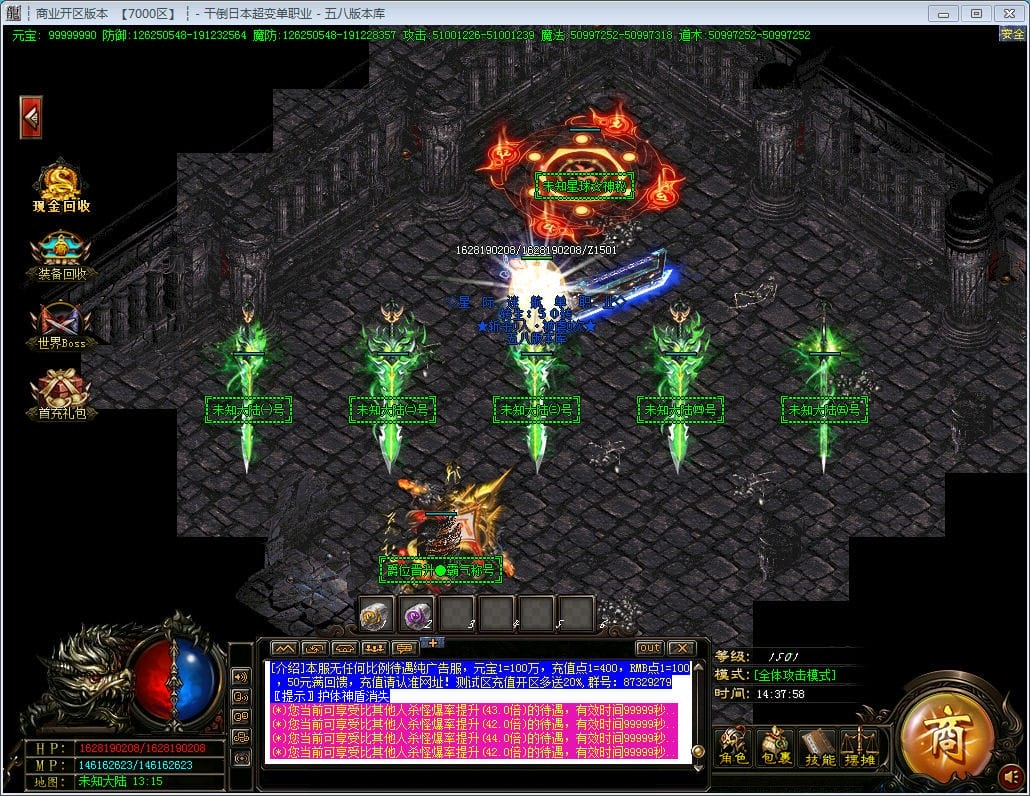Claim the 首充礼包 gift pack
The height and width of the screenshot is (796, 1030).
coord(61,393)
